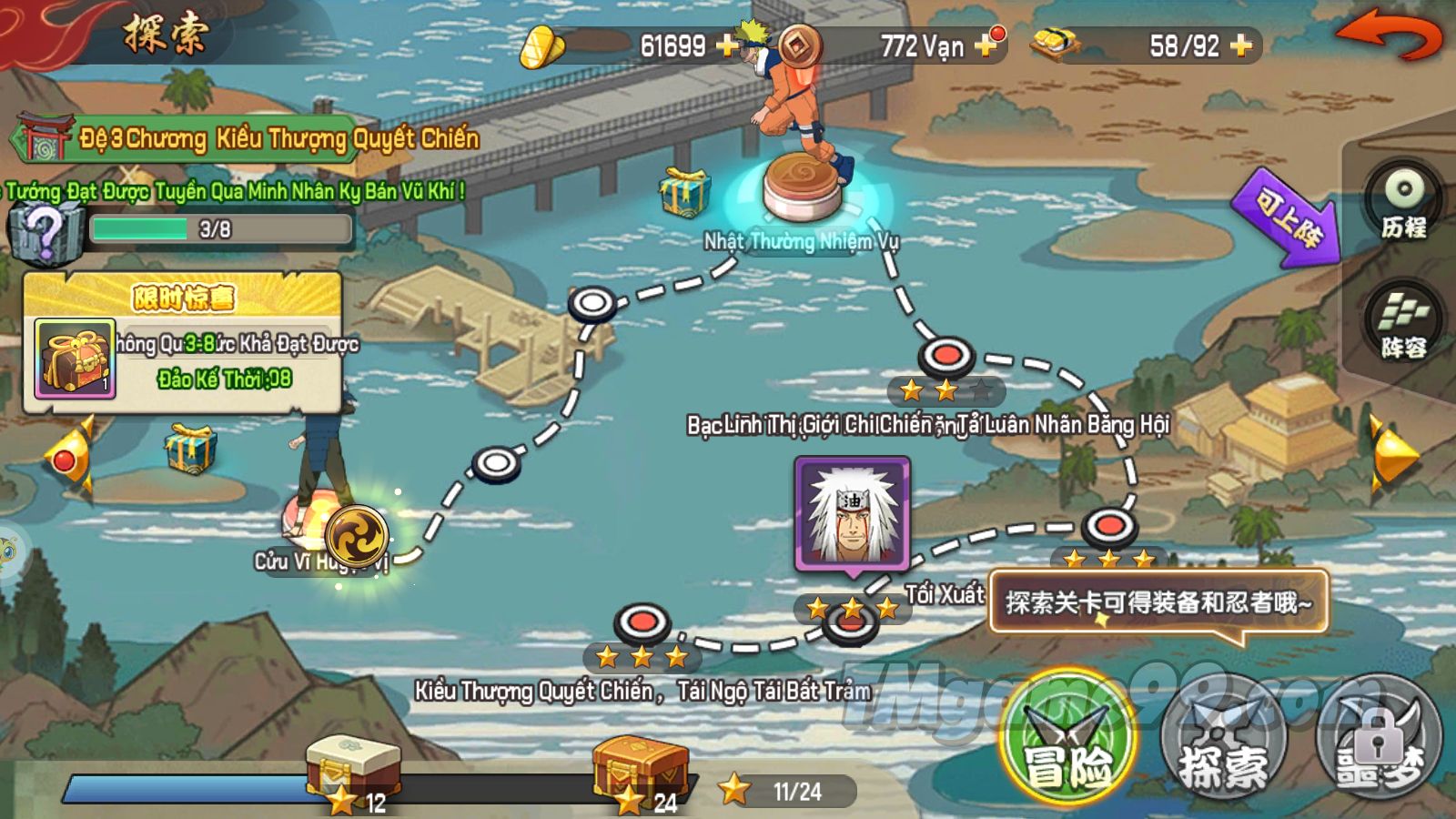Select the Nhật Thường Nhiệm Vụ stage
Viewport: 1456px width, 819px height.
pyautogui.click(x=801, y=187)
